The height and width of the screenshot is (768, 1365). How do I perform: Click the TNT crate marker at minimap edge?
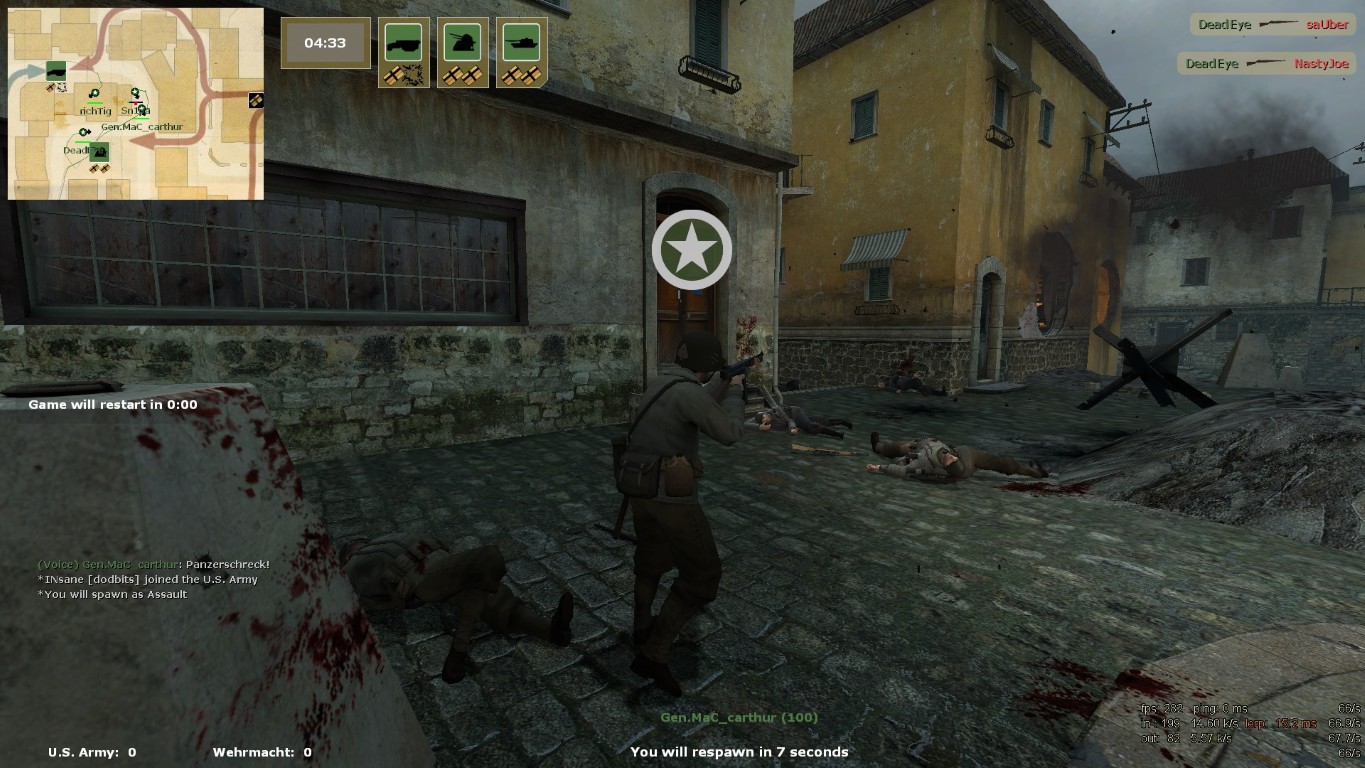pos(256,100)
